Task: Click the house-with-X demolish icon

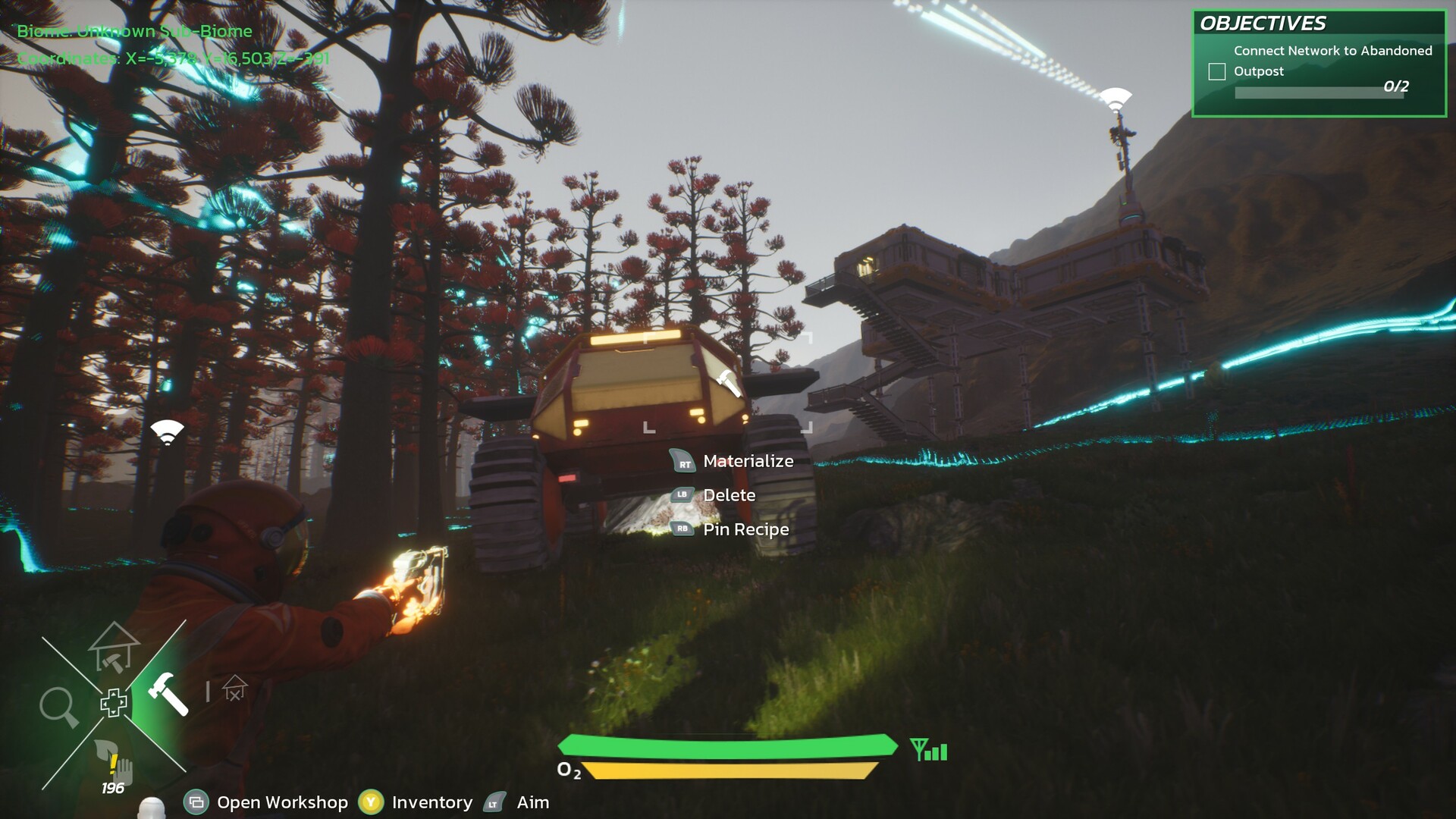Action: (x=234, y=688)
